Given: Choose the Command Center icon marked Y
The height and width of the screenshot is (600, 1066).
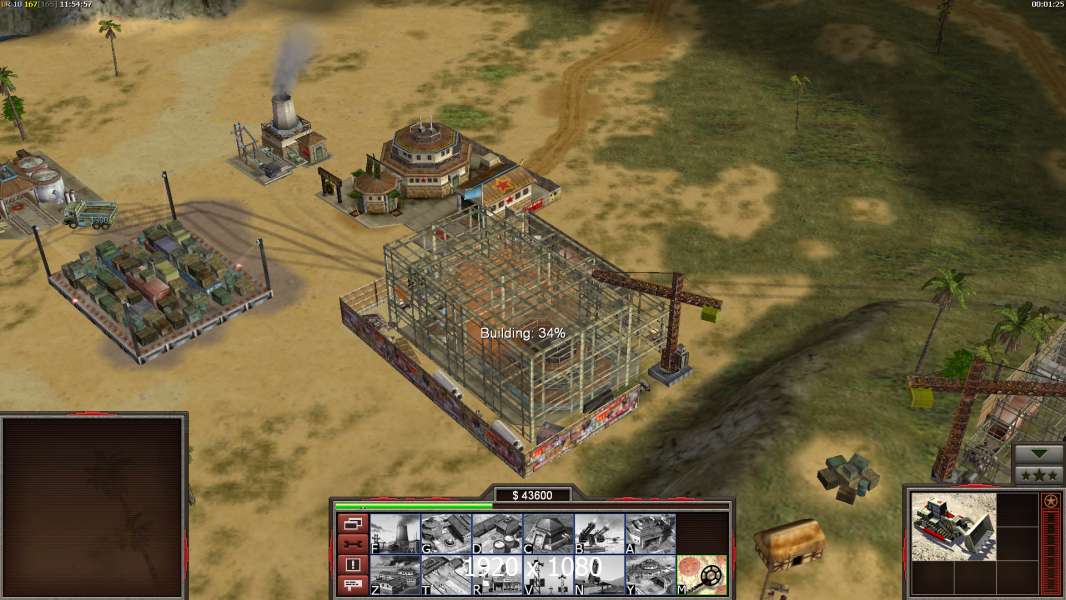Looking at the screenshot, I should point(650,575).
